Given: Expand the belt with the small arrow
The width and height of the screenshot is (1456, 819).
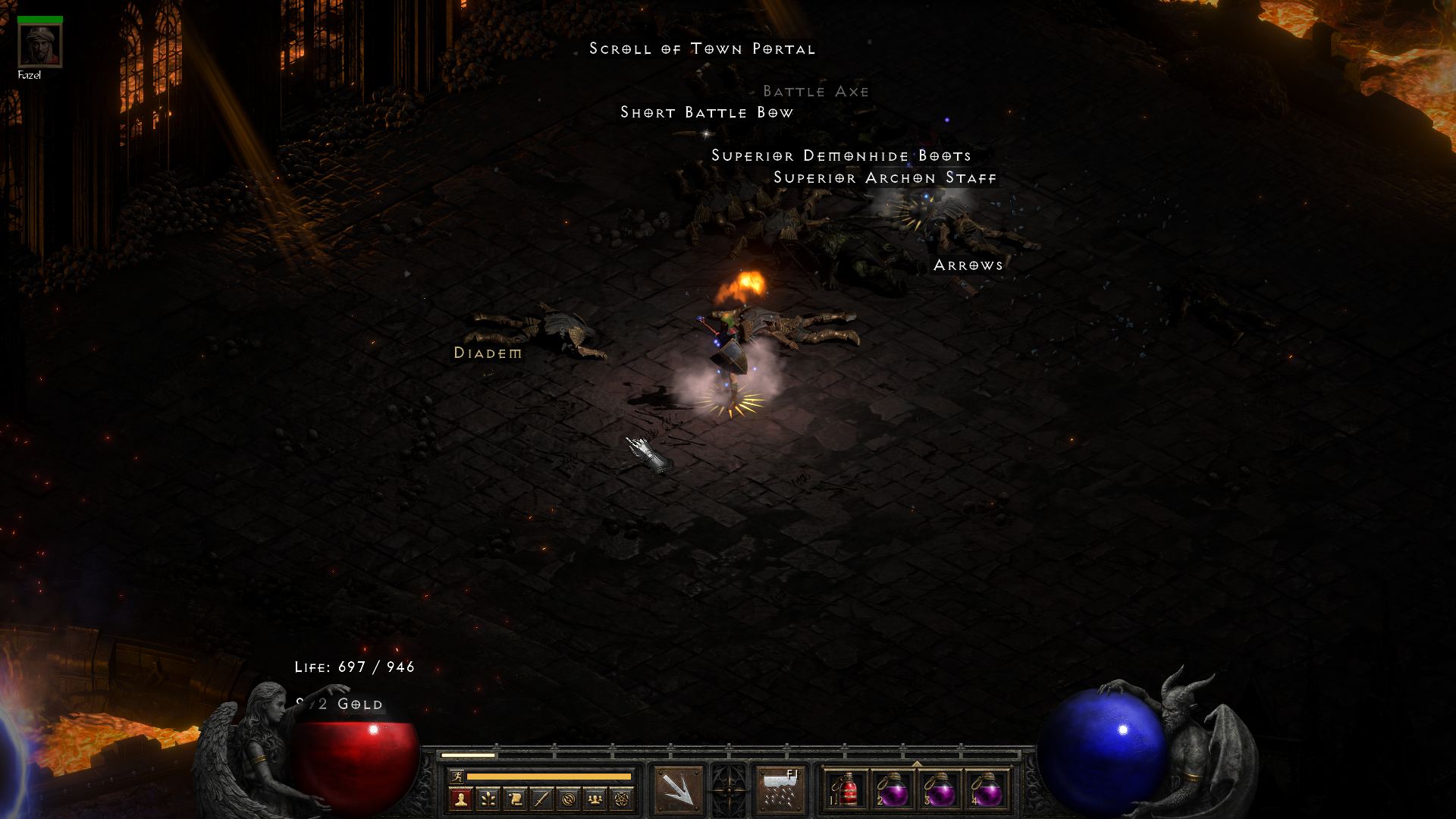Looking at the screenshot, I should click(x=917, y=764).
